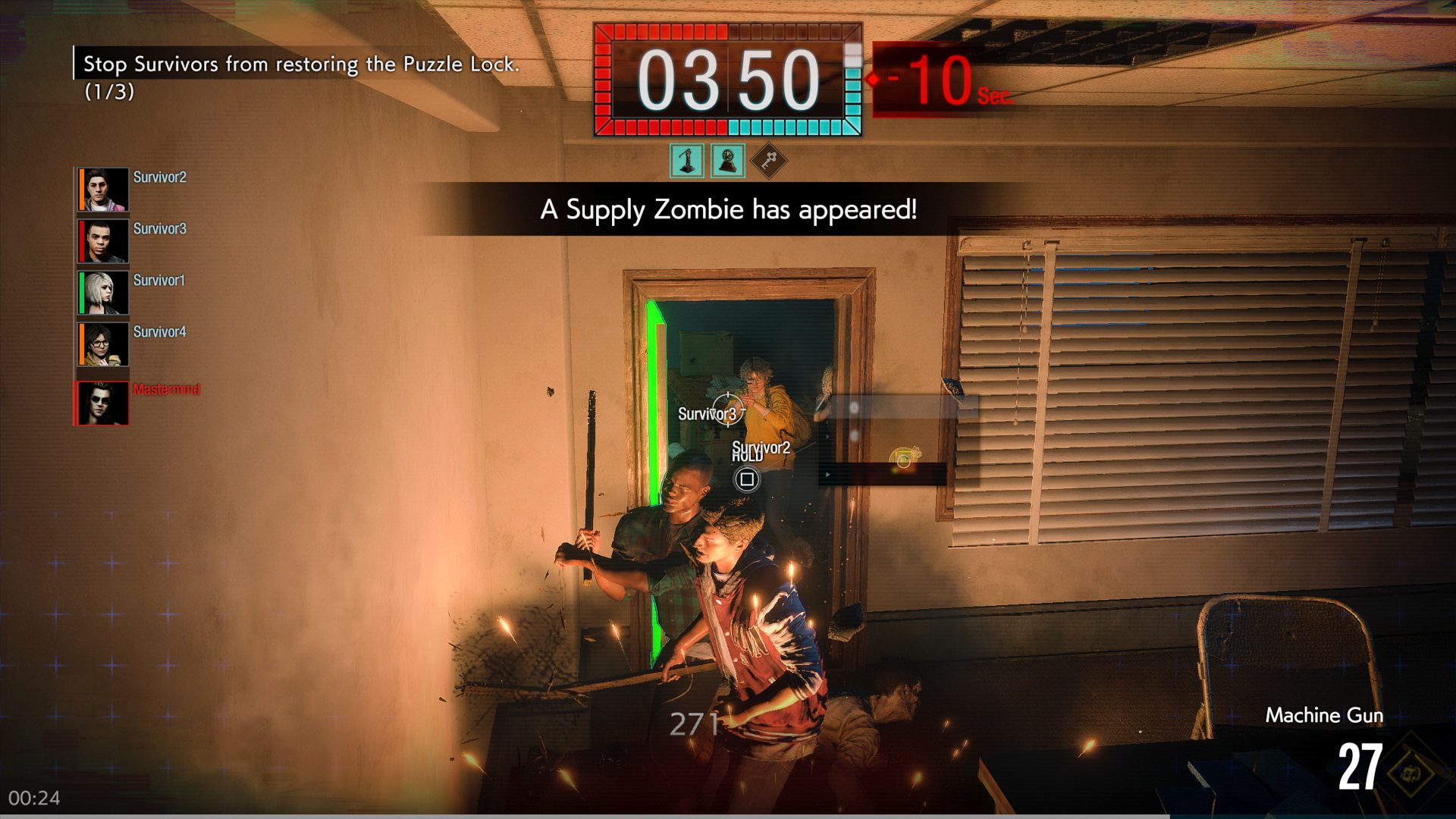Select the diamond-shaped key objective icon
Screen dimensions: 1456x819
coord(769,161)
